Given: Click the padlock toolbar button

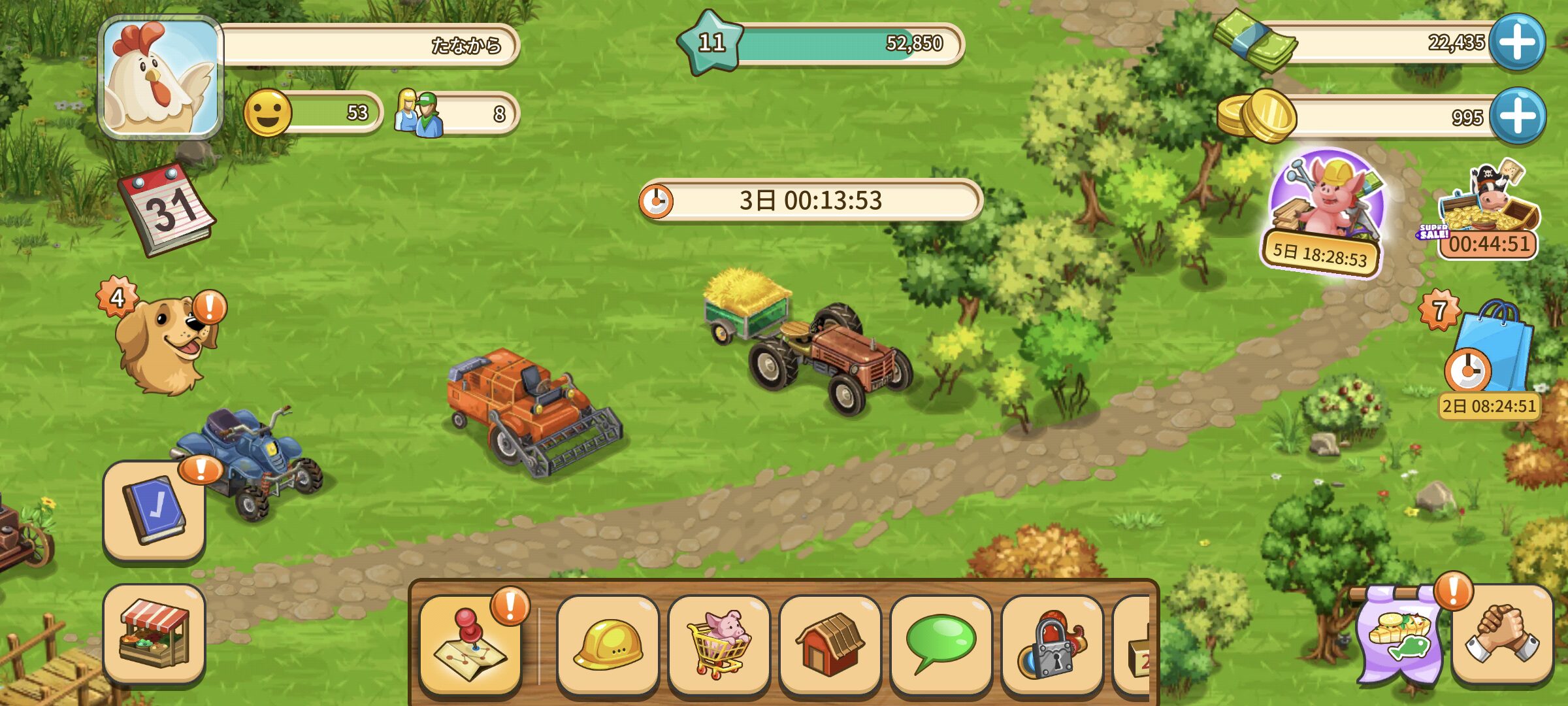Looking at the screenshot, I should point(1052,644).
